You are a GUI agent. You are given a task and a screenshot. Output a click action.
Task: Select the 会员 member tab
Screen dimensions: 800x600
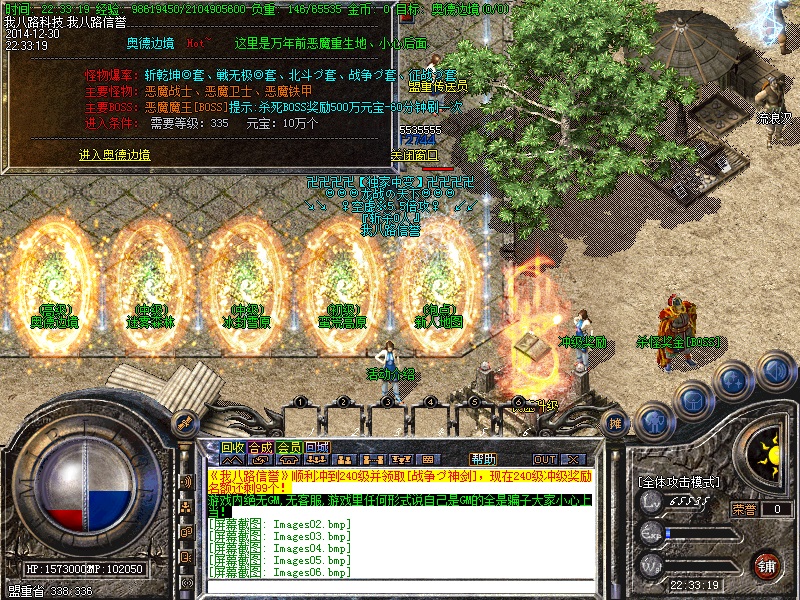click(288, 447)
